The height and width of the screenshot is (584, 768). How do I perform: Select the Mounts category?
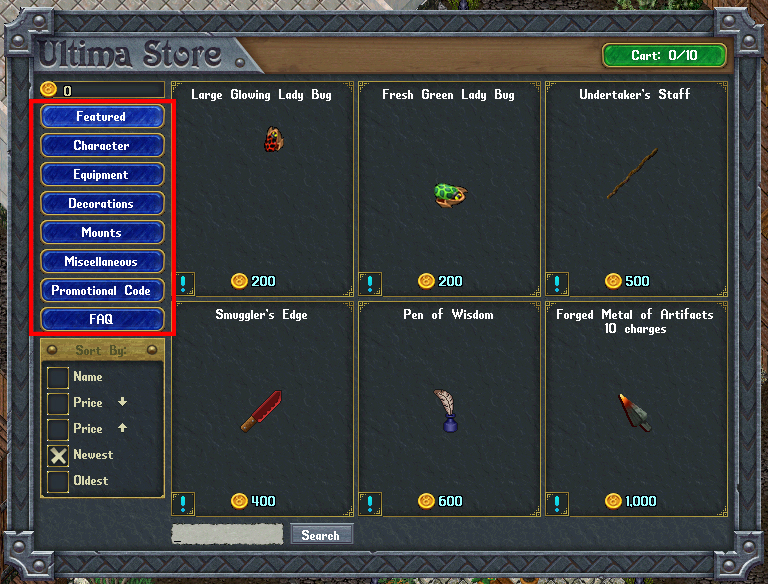(x=102, y=233)
